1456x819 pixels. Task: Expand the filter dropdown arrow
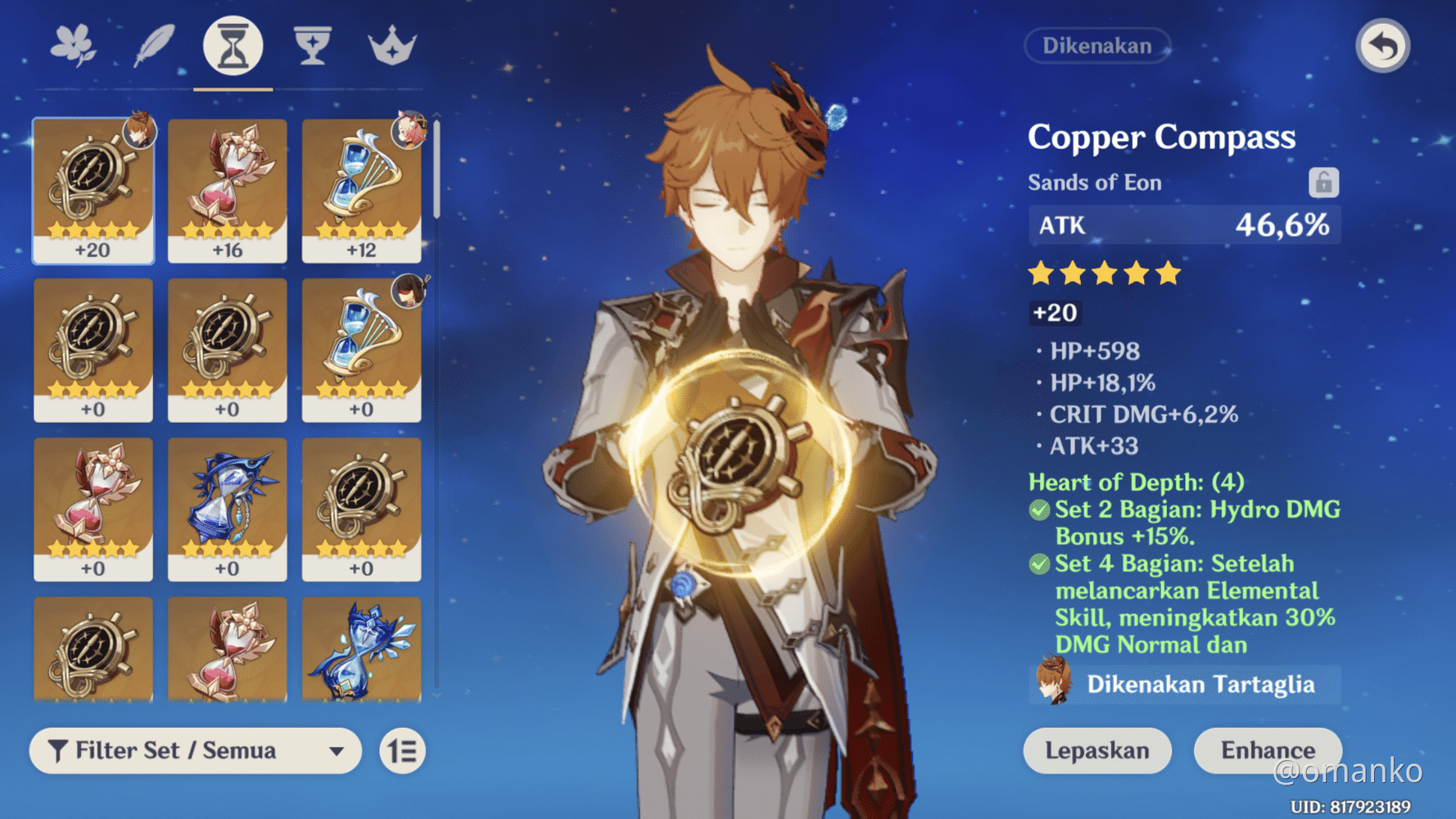(x=338, y=750)
